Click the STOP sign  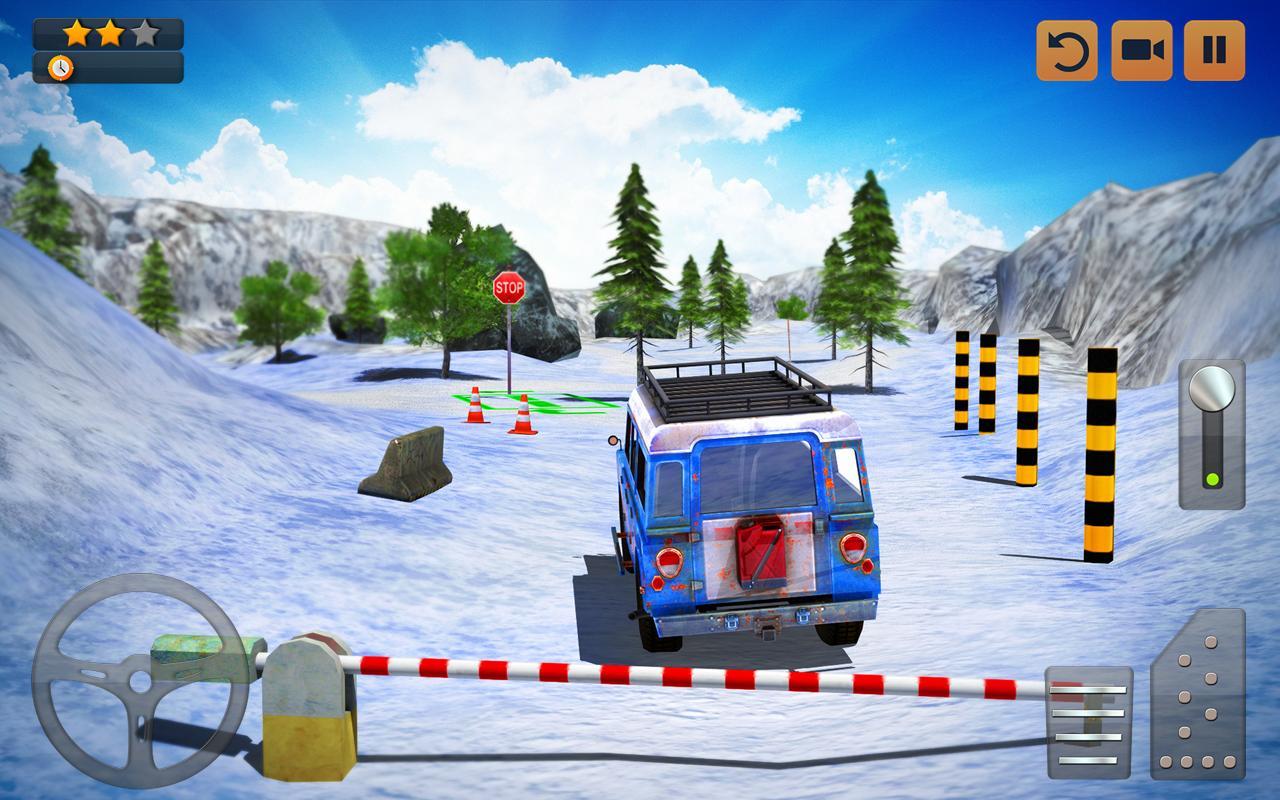pyautogui.click(x=511, y=289)
